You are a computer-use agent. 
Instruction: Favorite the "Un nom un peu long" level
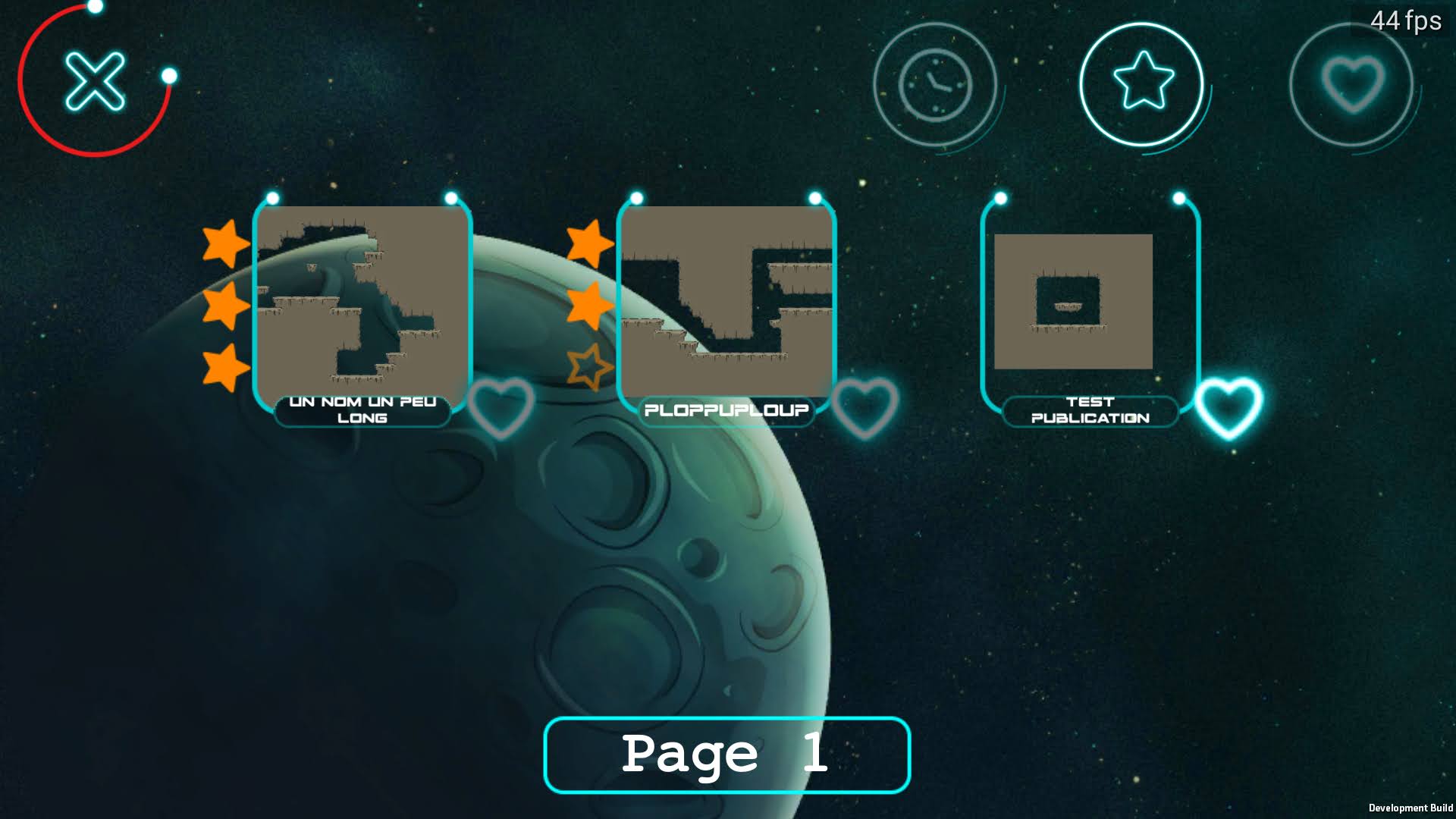501,407
